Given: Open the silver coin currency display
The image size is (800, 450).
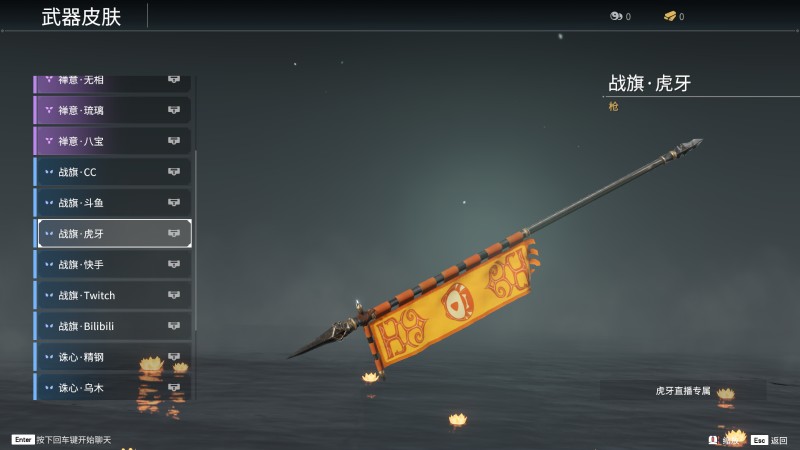Looking at the screenshot, I should click(x=620, y=16).
